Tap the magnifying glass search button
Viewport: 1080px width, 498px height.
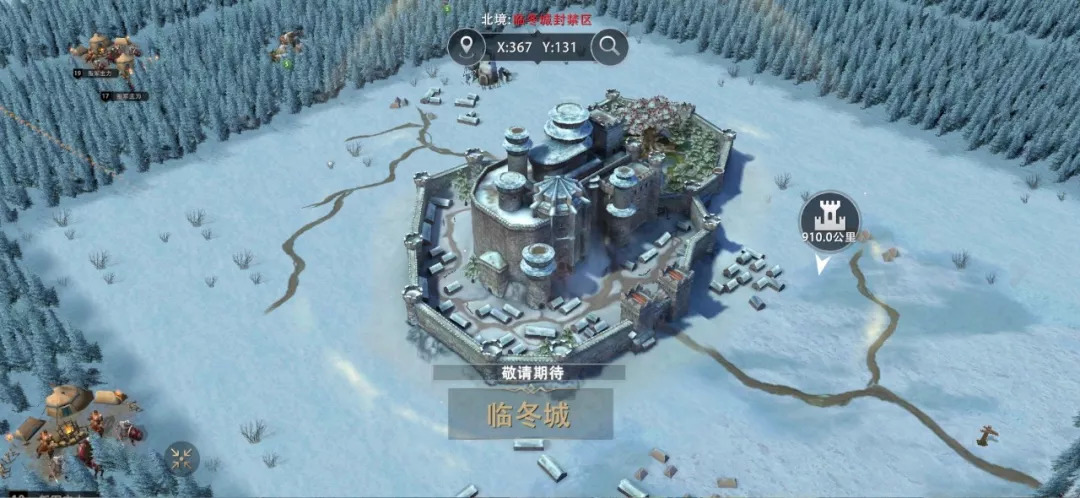[x=609, y=46]
